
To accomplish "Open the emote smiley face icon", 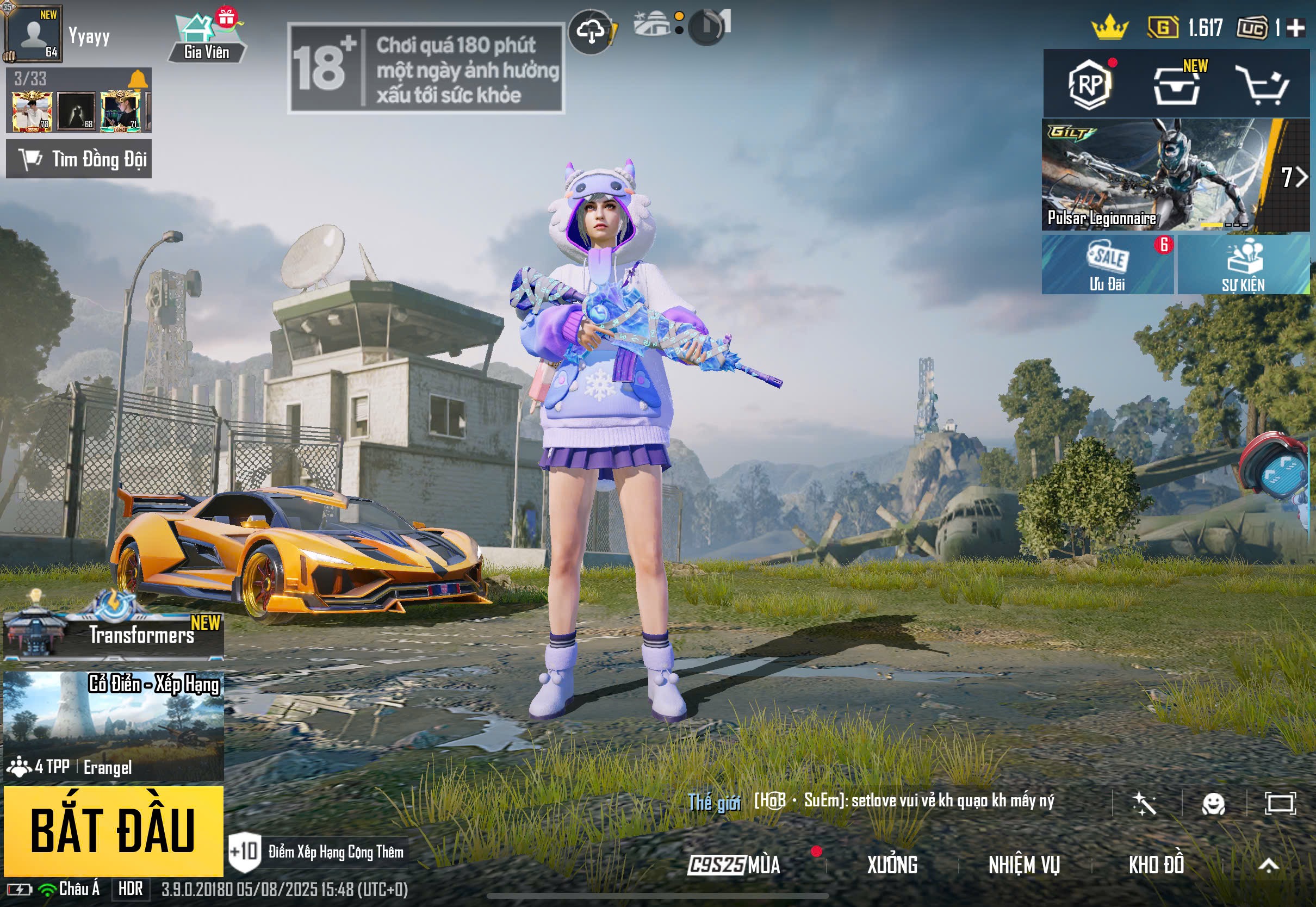I will tap(1214, 804).
